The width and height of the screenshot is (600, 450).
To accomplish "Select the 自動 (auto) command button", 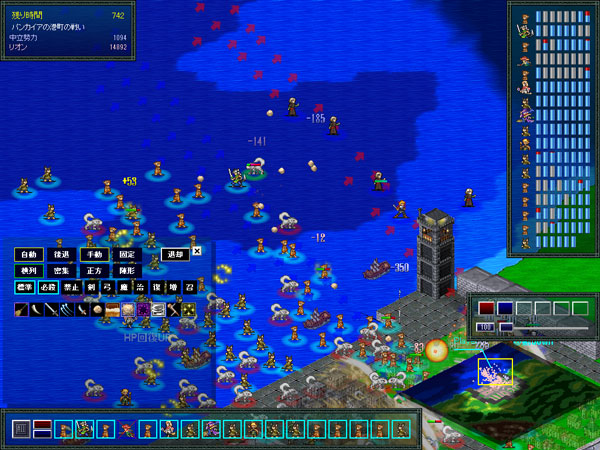I will point(30,254).
